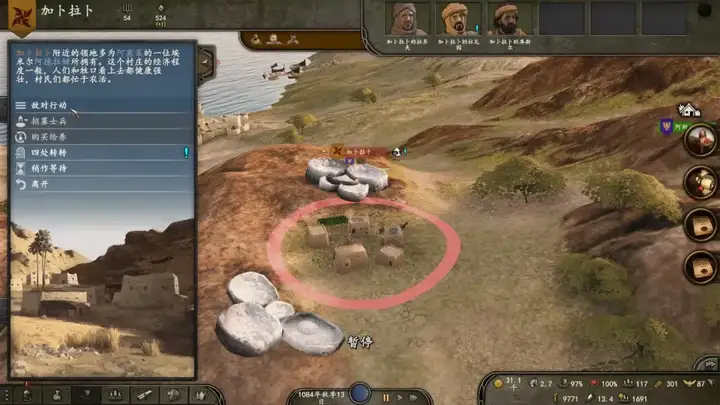Leave the village via 离开
This screenshot has width=720, height=405.
[x=40, y=184]
